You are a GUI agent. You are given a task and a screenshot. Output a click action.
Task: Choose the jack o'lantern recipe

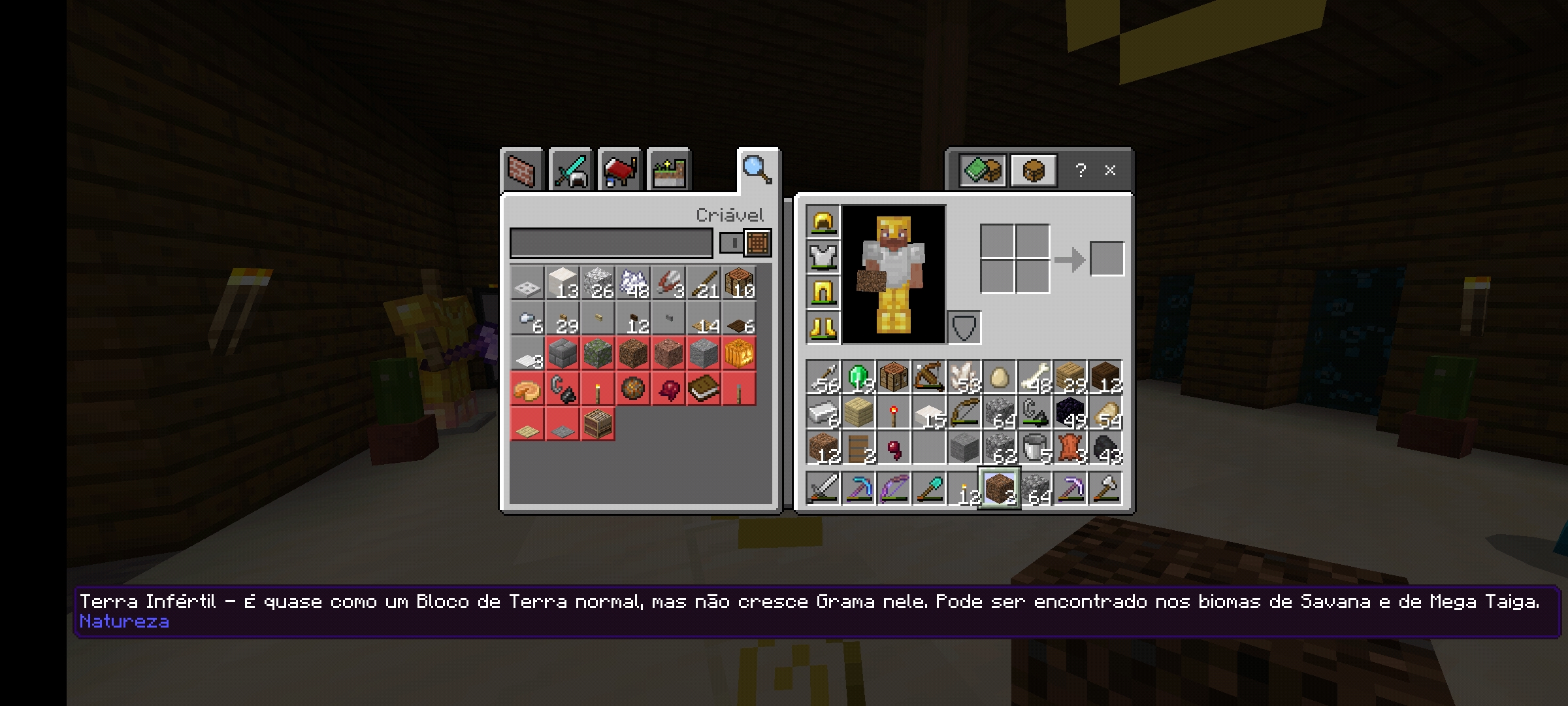(739, 354)
